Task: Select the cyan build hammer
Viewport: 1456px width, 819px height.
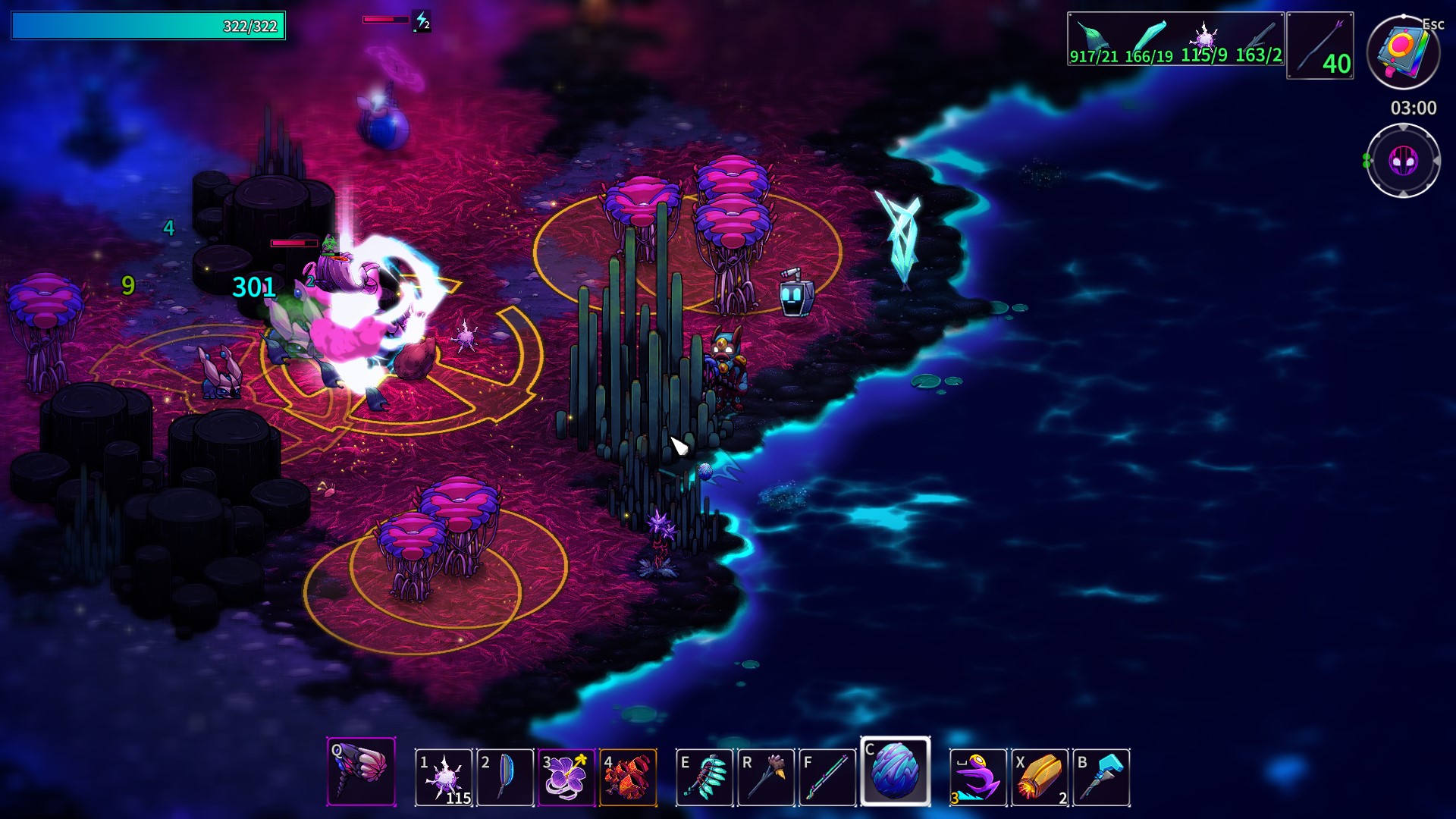Action: pos(1101,777)
